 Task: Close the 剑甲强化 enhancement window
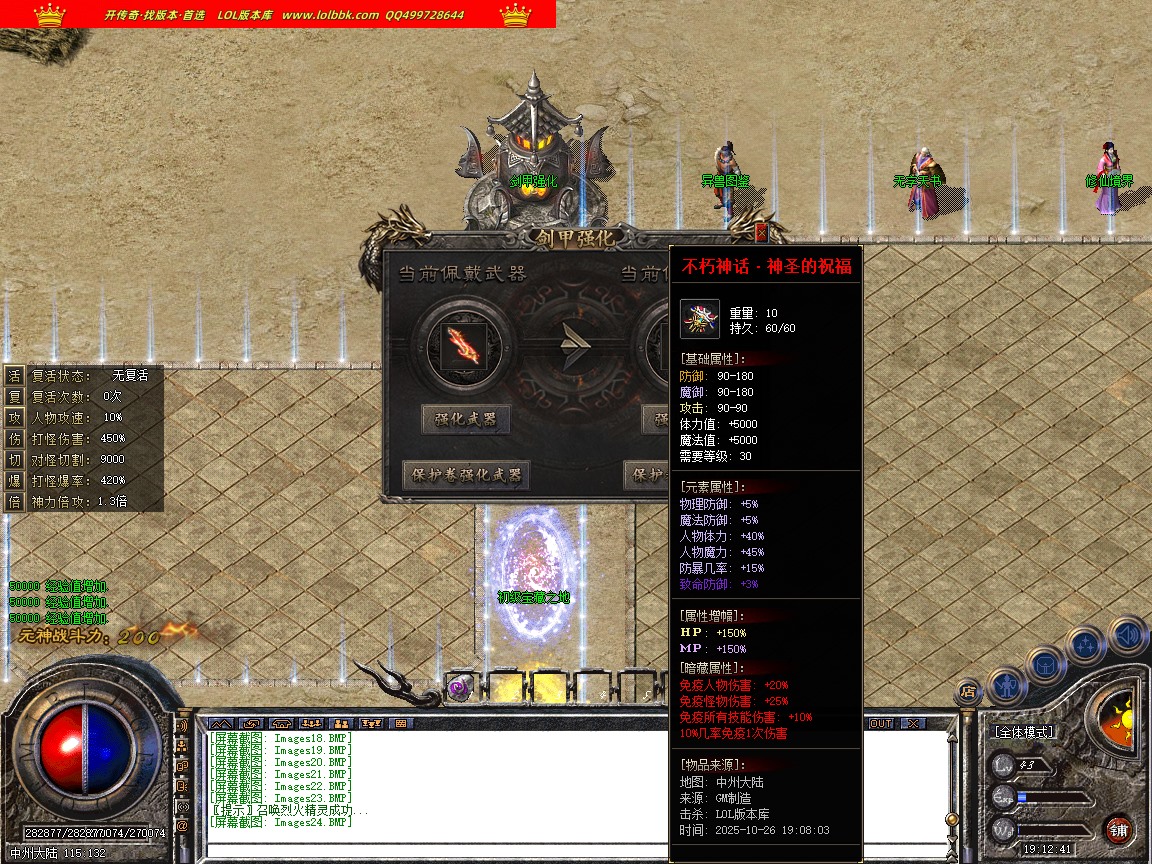click(762, 232)
